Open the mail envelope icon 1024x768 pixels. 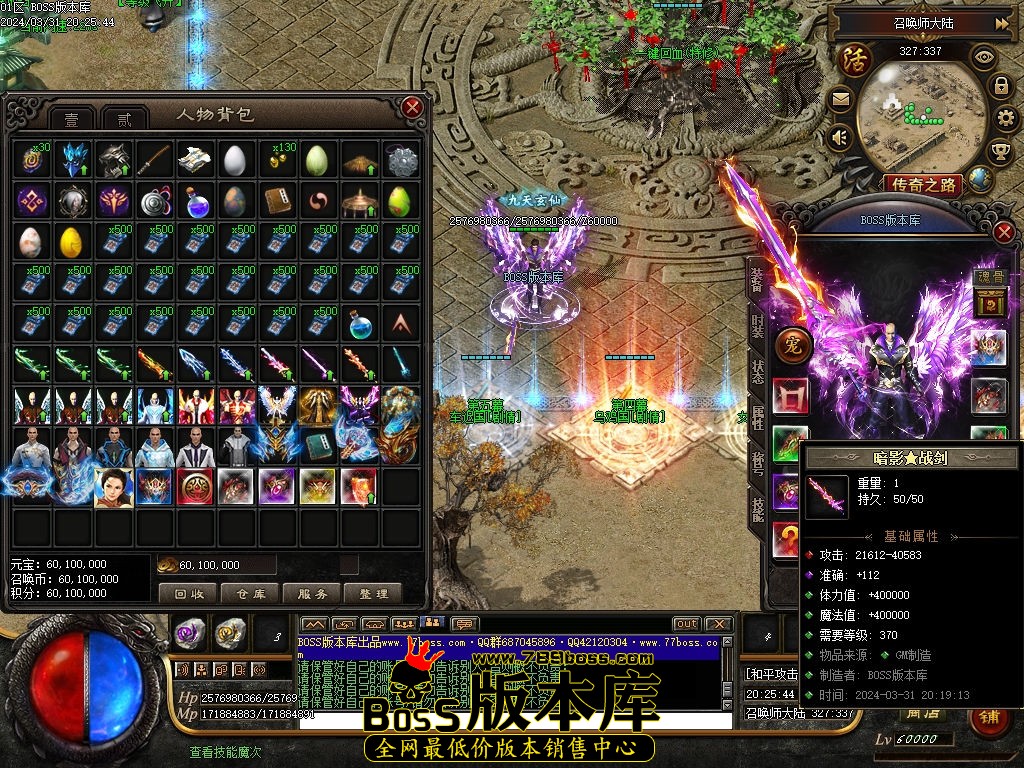click(x=839, y=99)
